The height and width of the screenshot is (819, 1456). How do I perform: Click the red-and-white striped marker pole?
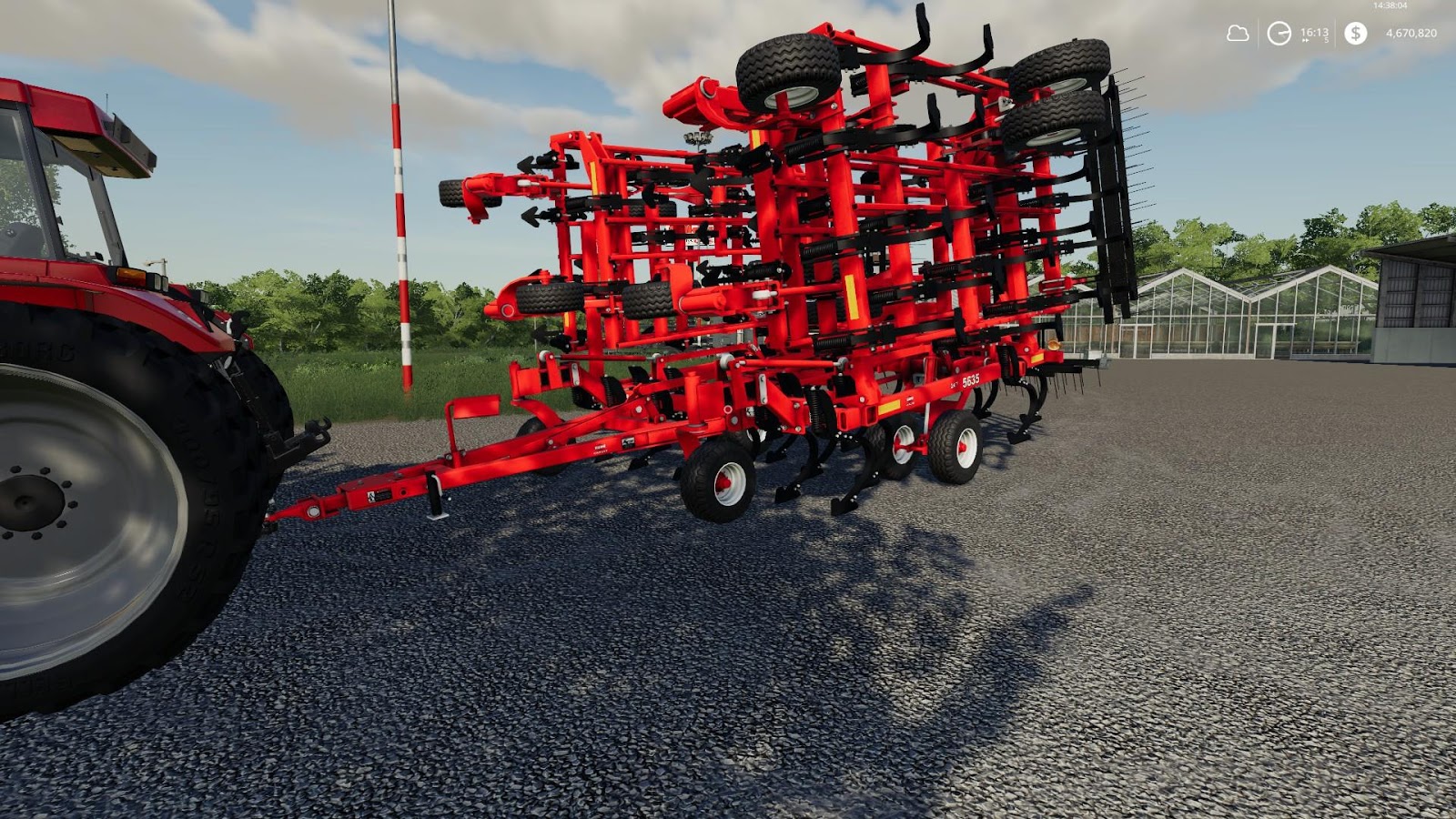(x=397, y=227)
